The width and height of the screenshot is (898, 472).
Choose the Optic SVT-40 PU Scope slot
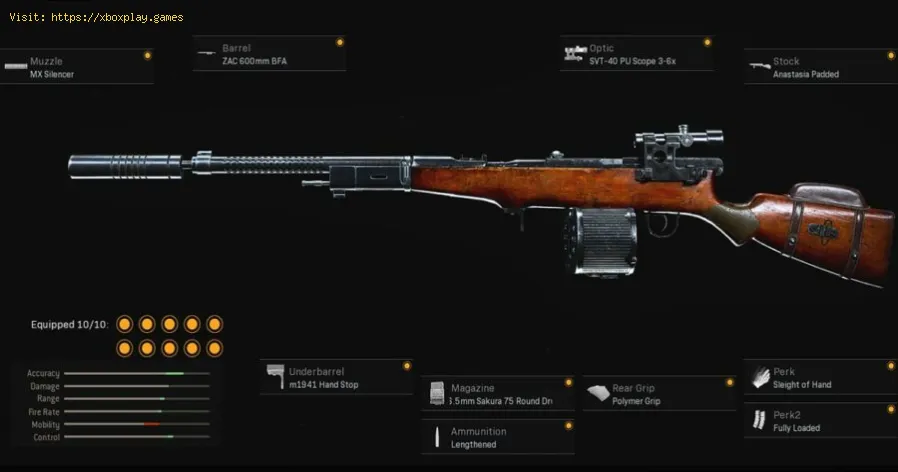tap(637, 54)
